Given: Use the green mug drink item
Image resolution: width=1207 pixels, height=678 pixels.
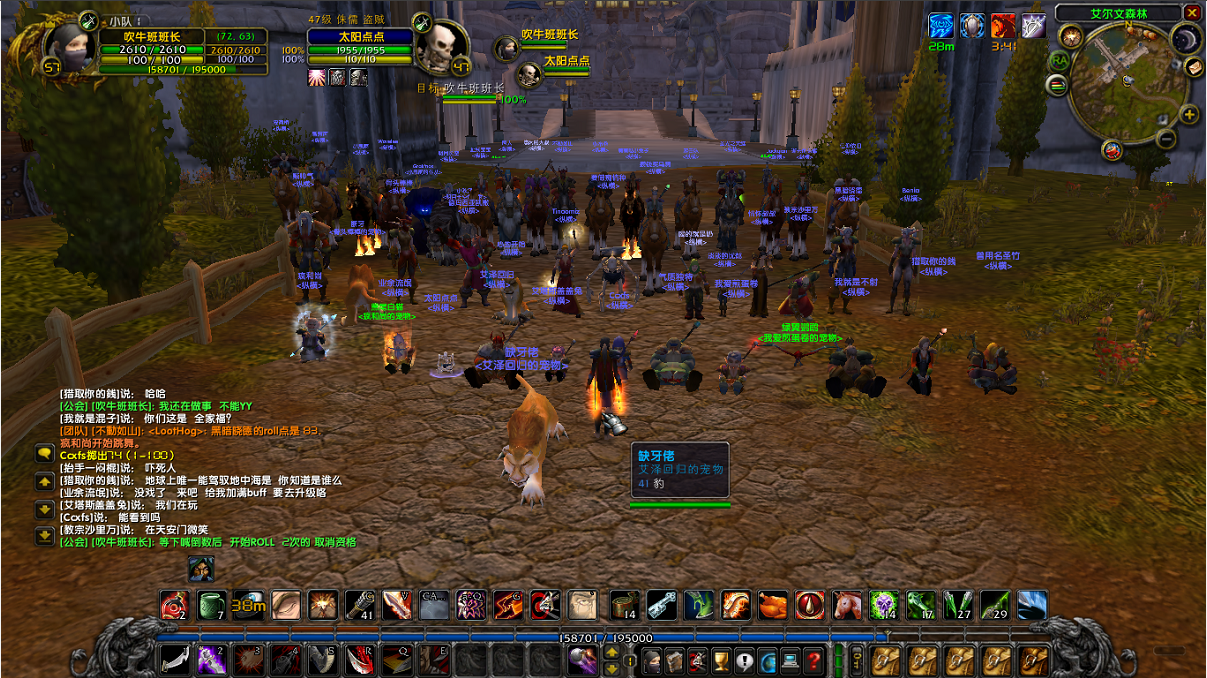Looking at the screenshot, I should click(211, 605).
